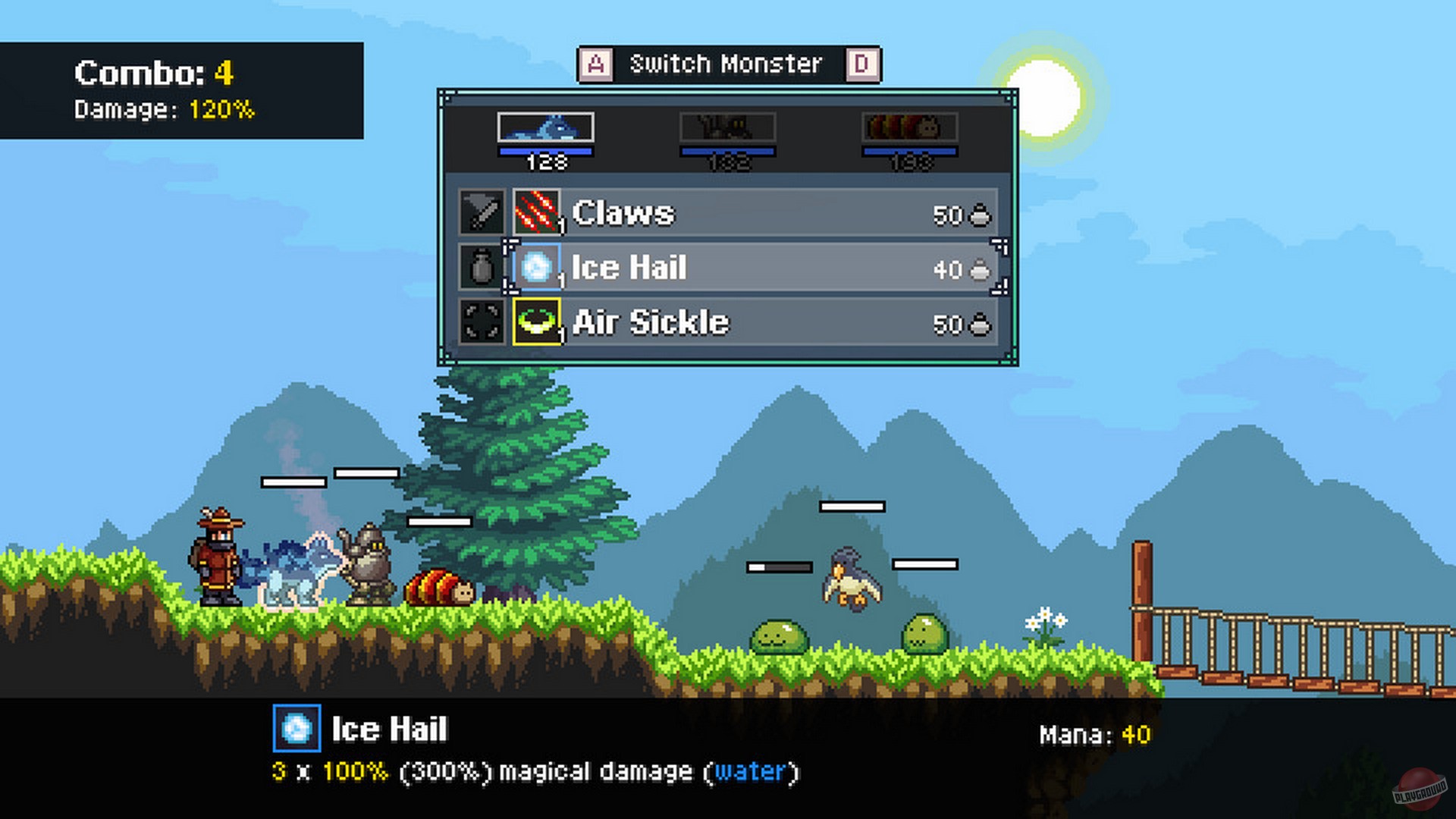
Task: Click the grenade-type icon beside Ice Hail
Action: [x=483, y=268]
